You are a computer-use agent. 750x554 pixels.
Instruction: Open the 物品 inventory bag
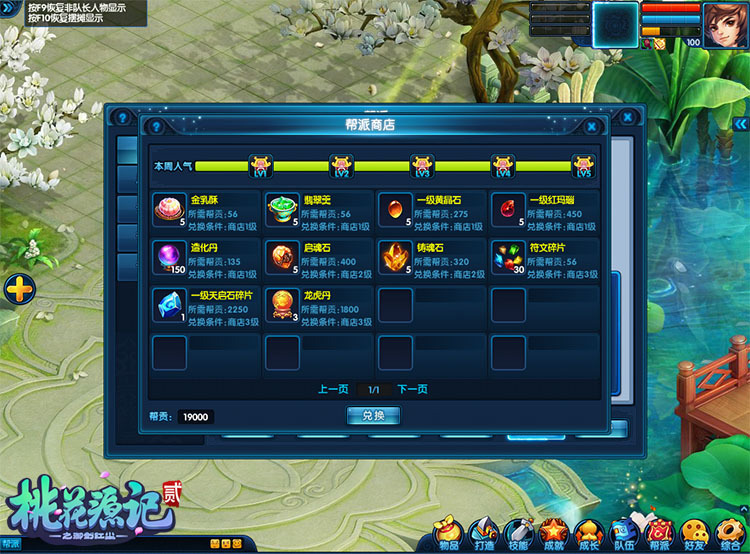449,533
